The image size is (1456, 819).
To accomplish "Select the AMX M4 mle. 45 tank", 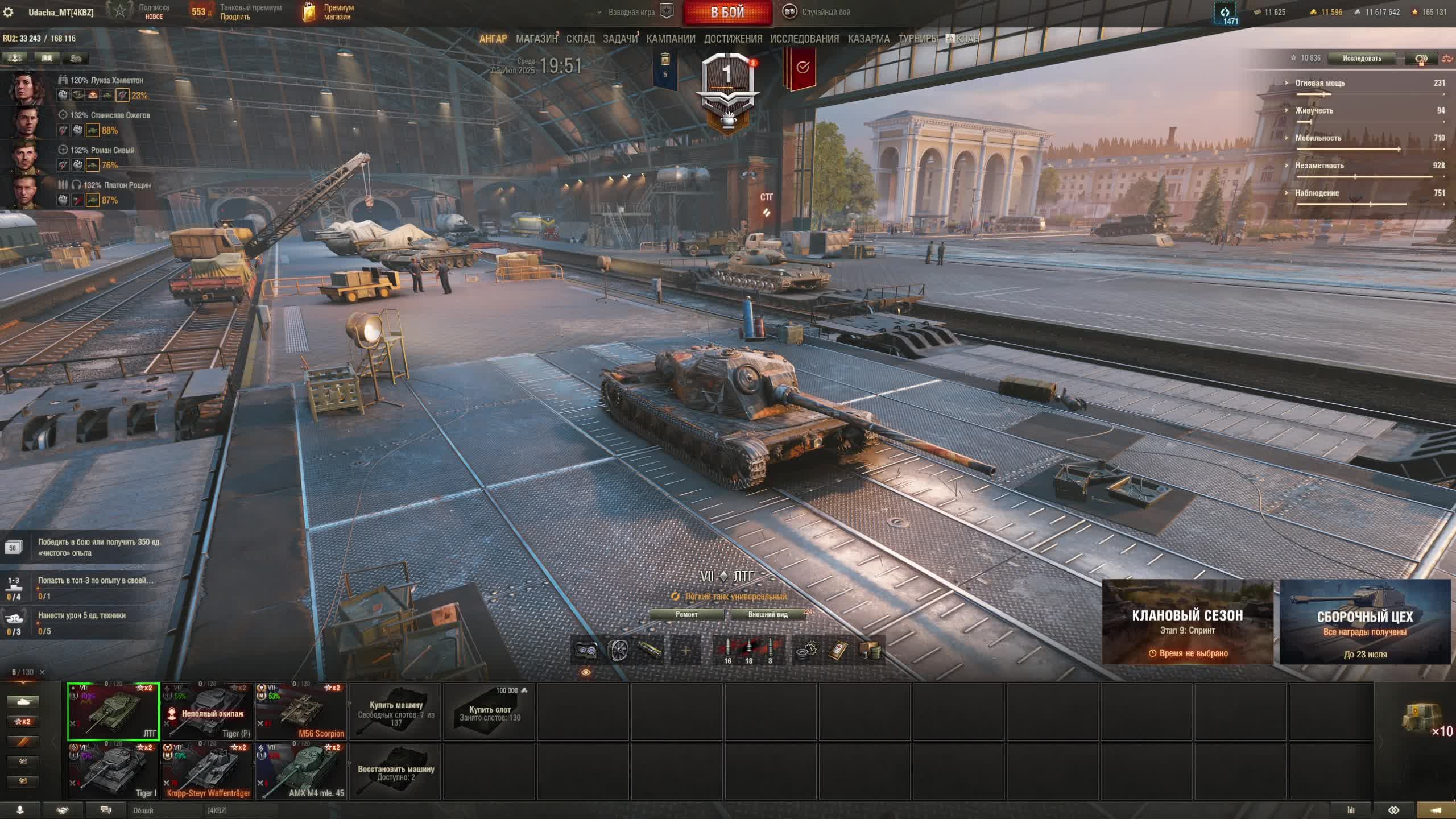I will (301, 771).
